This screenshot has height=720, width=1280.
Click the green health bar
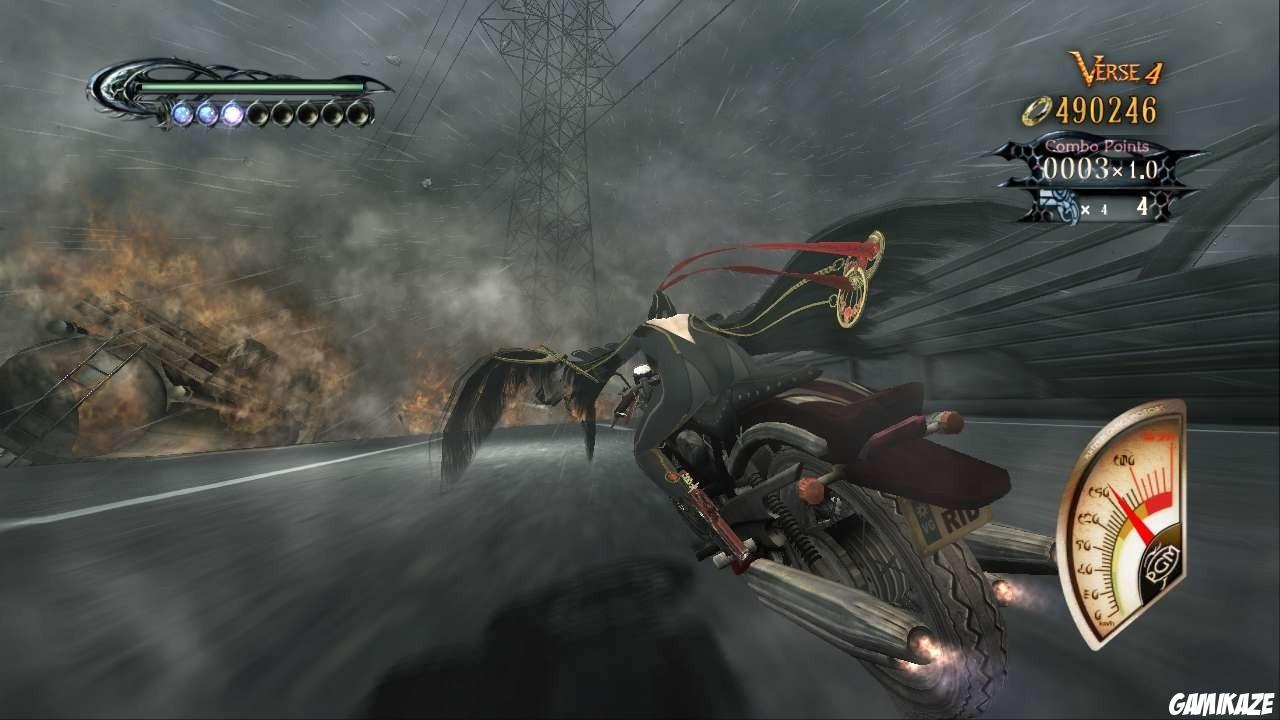[252, 86]
